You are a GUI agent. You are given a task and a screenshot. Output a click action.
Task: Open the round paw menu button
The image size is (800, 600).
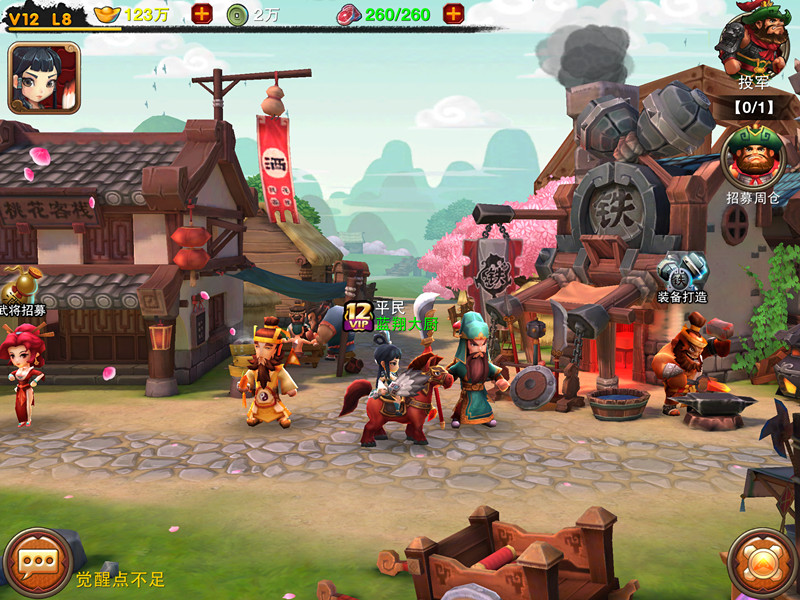[762, 563]
